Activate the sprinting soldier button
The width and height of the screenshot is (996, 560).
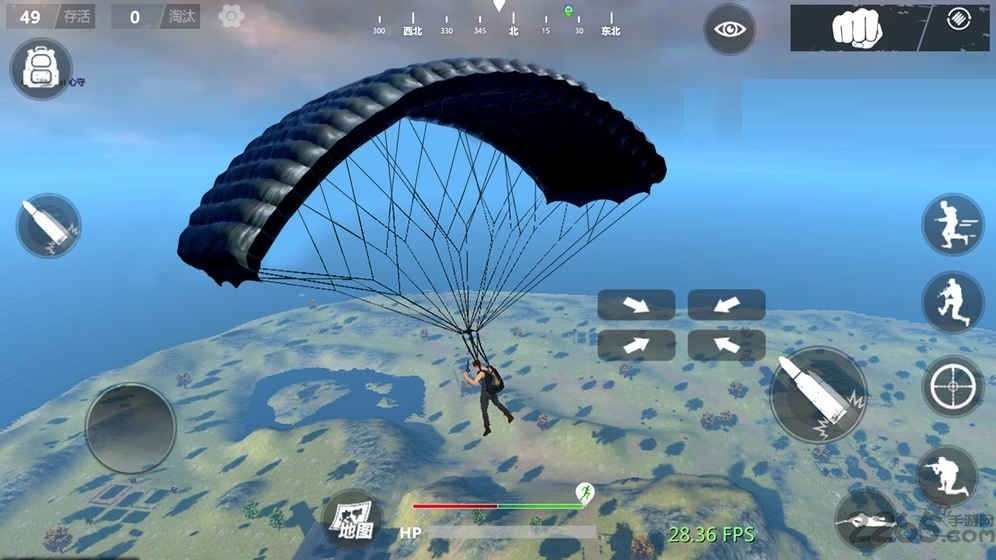pyautogui.click(x=951, y=224)
